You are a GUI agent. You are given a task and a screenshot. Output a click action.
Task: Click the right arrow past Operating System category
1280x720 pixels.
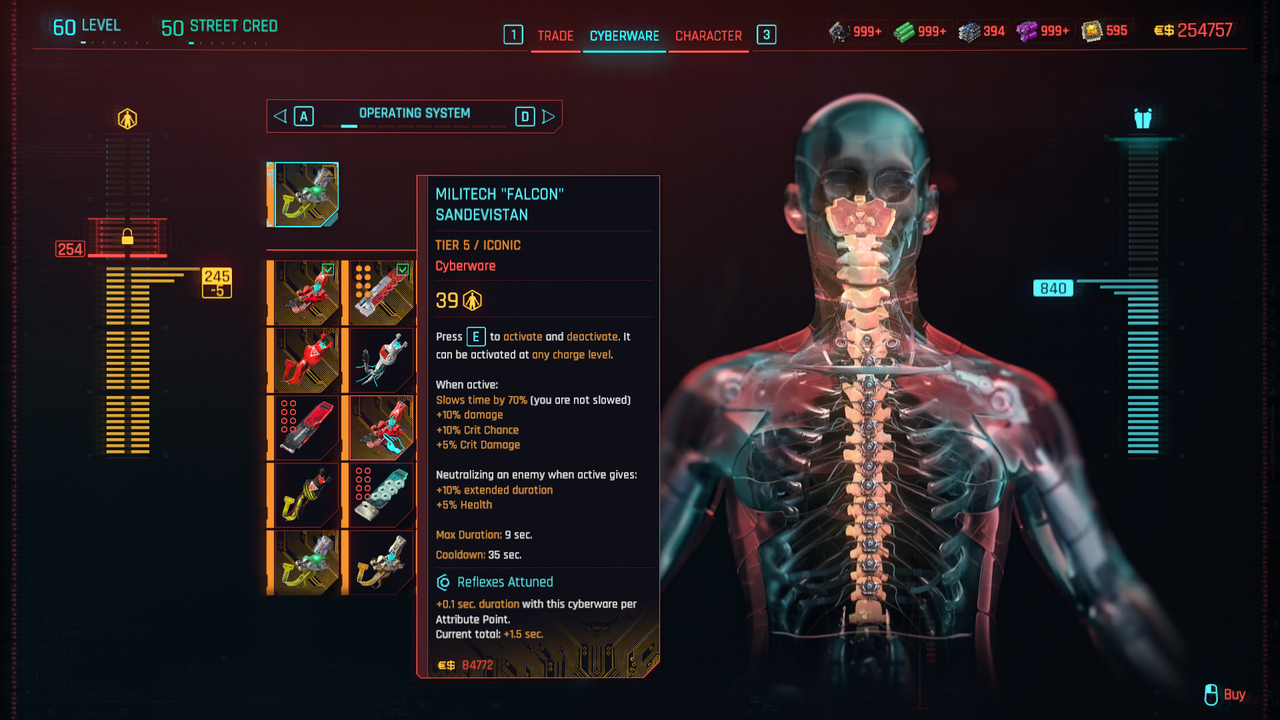tap(549, 115)
